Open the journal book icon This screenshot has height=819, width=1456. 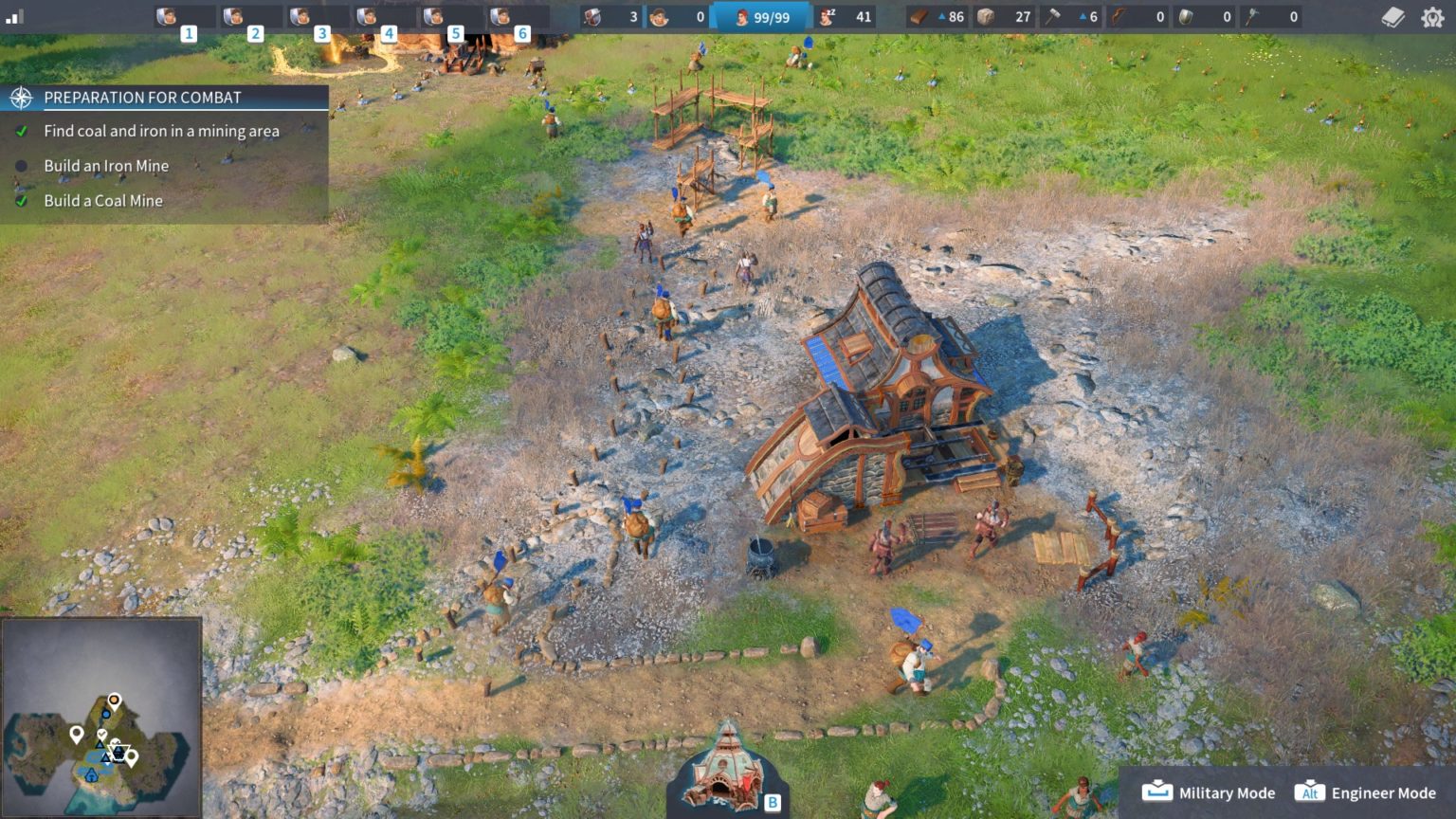[1392, 17]
